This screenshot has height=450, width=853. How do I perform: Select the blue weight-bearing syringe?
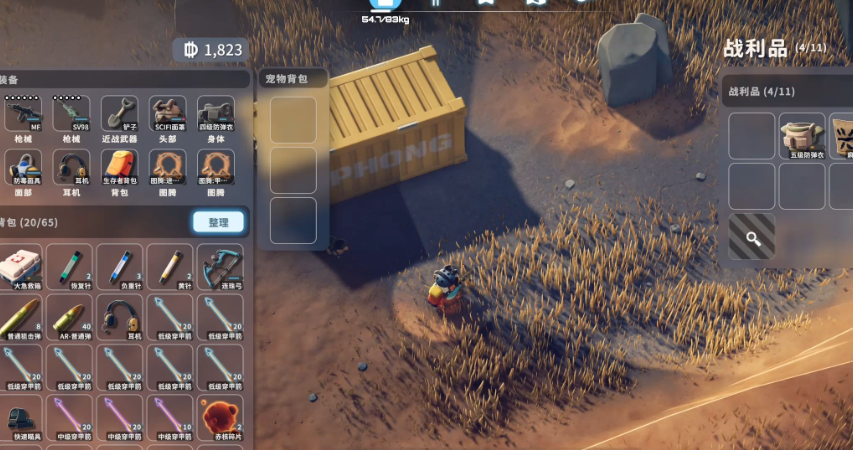[120, 268]
